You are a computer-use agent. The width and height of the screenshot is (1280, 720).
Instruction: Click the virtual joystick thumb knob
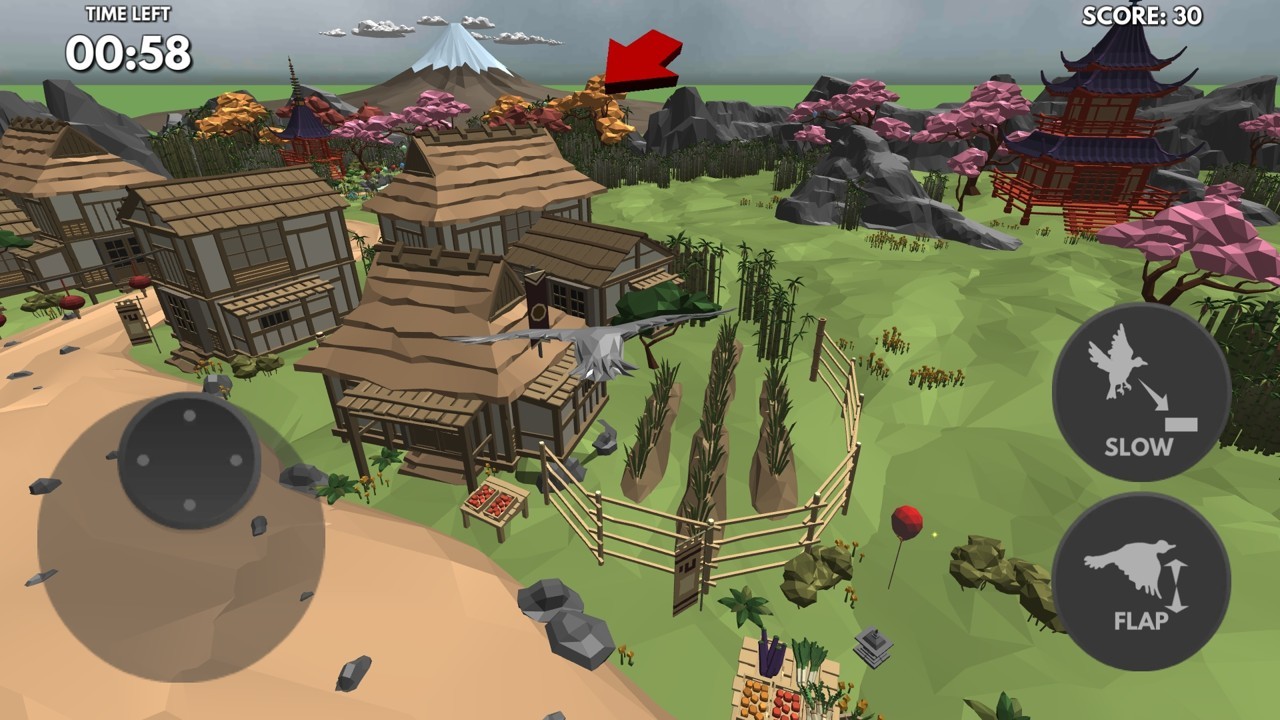click(x=189, y=461)
